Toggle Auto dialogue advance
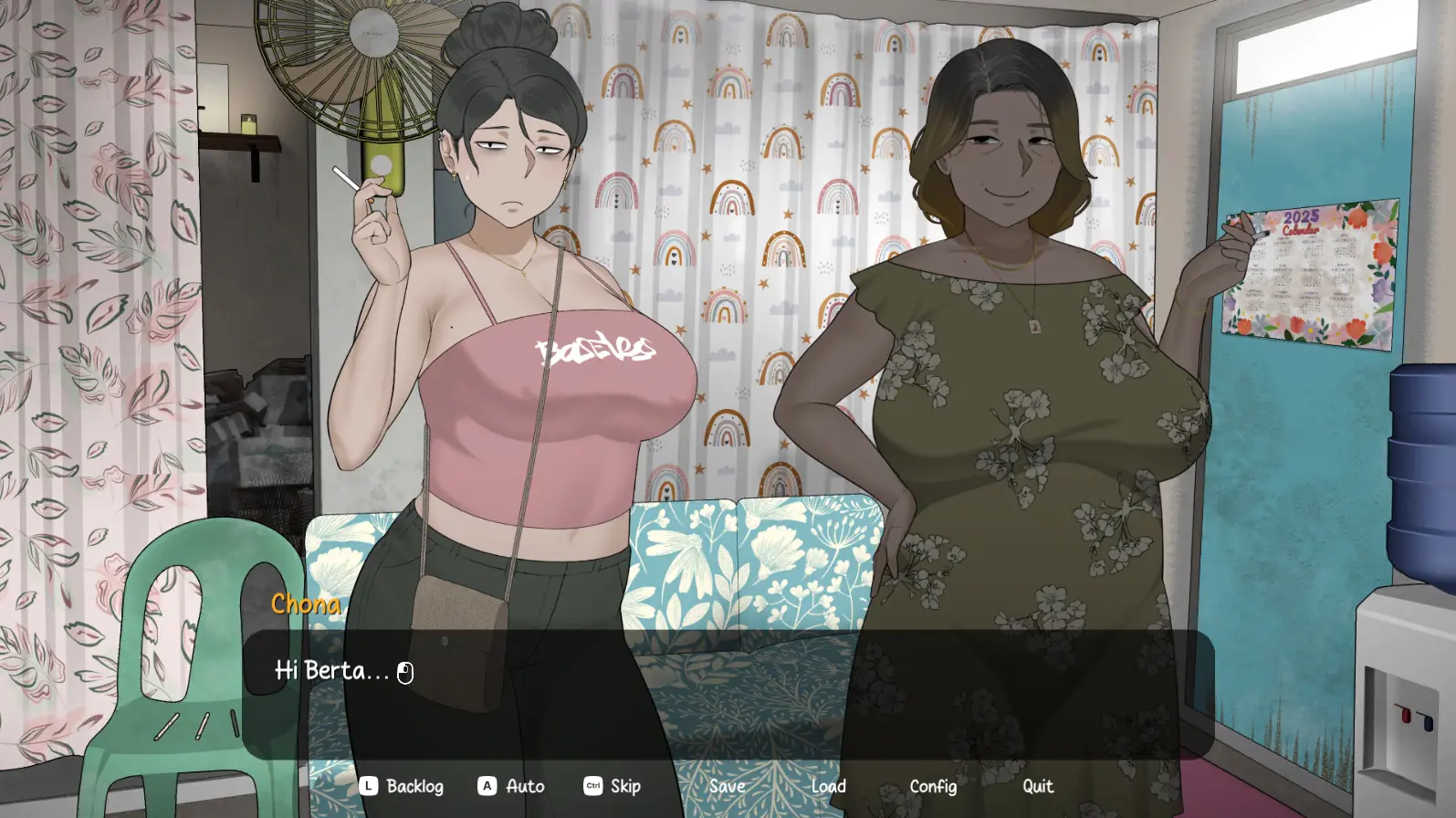1456x818 pixels. coord(512,786)
